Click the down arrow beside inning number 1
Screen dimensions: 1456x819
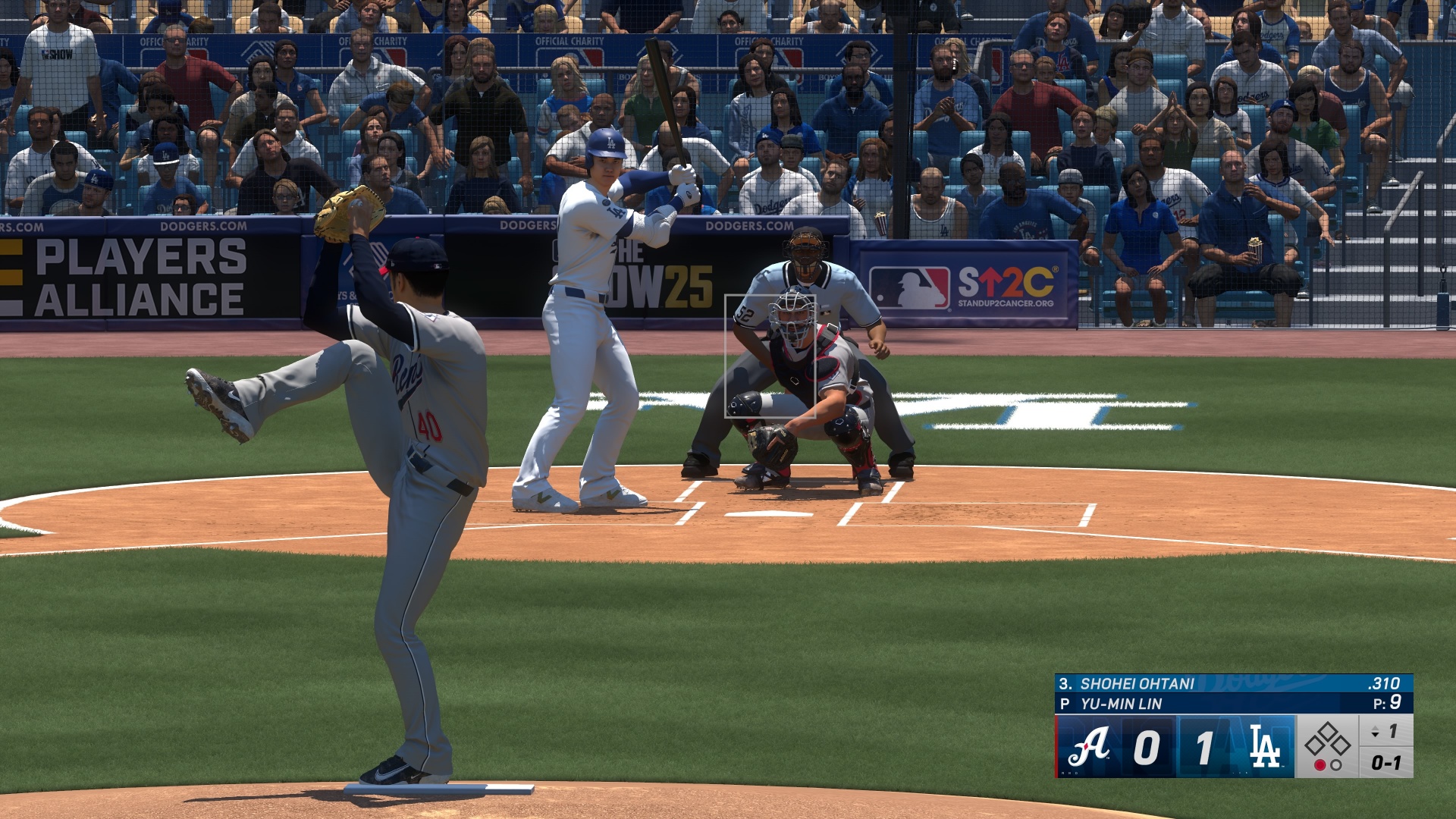[x=1376, y=736]
